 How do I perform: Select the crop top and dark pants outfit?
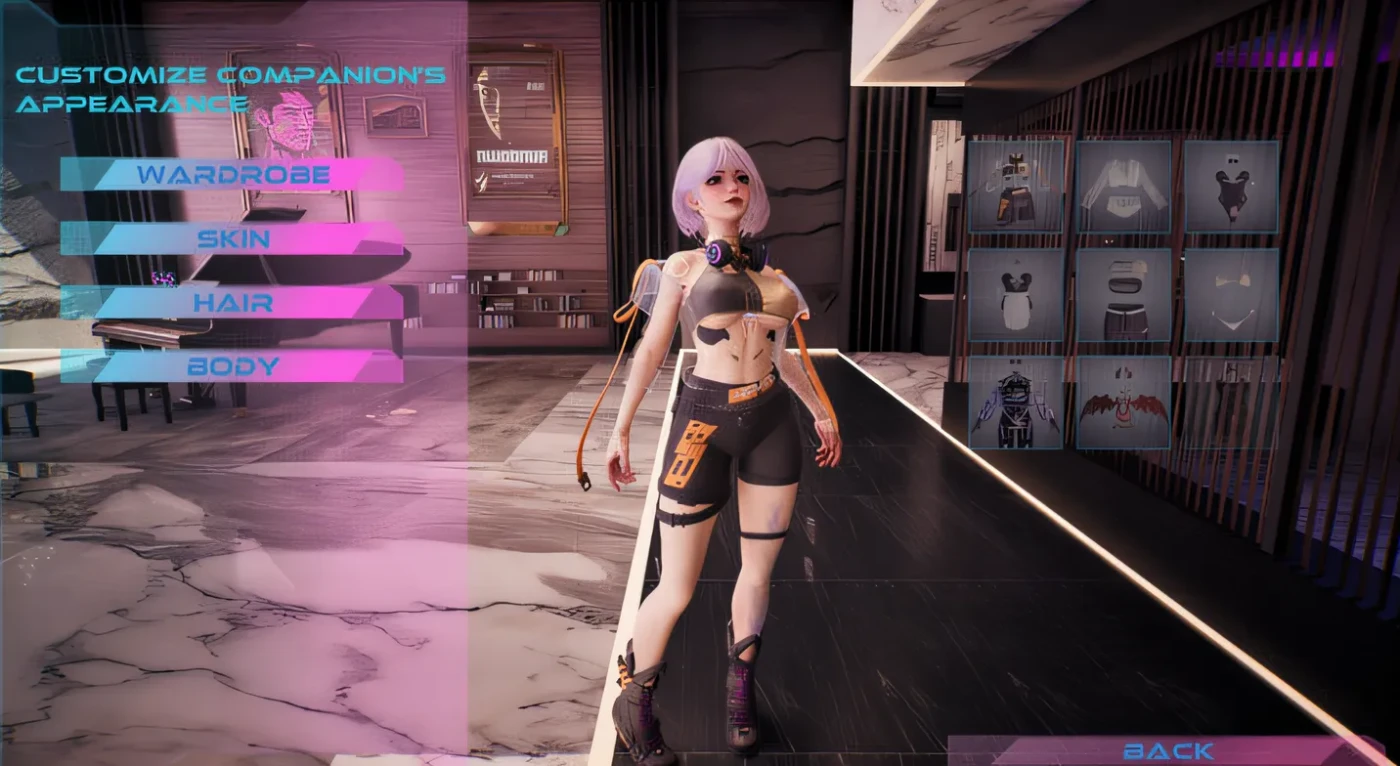pos(1123,295)
